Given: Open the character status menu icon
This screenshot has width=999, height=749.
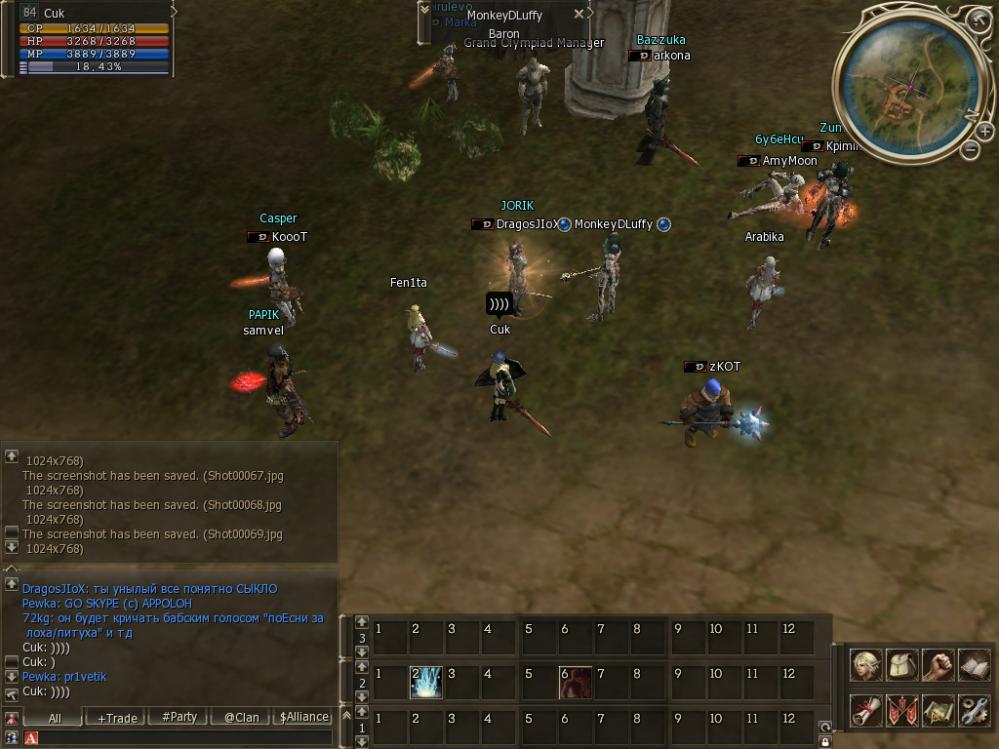Looking at the screenshot, I should (866, 665).
